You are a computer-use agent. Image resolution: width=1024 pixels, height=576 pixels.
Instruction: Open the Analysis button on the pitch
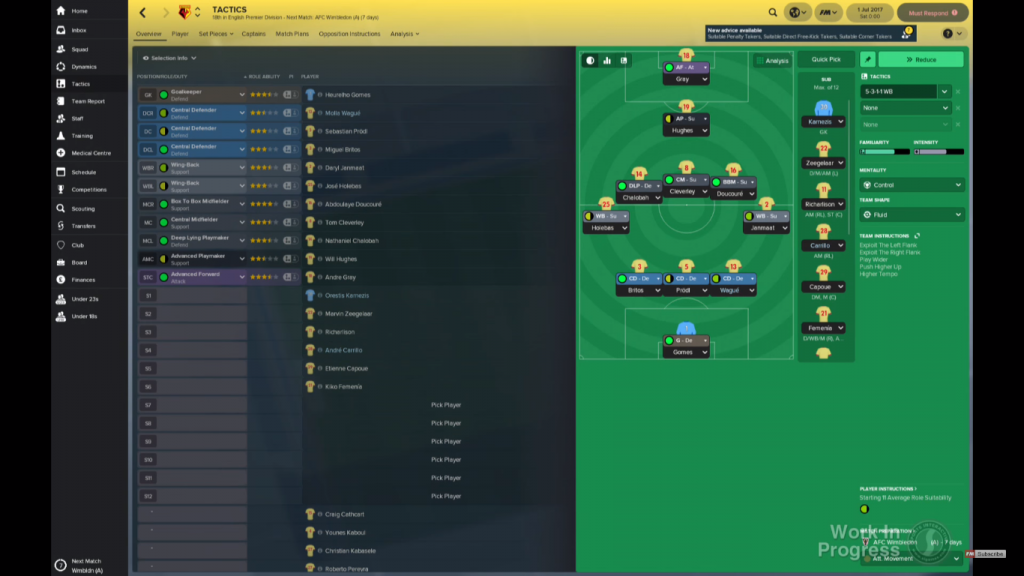(772, 61)
